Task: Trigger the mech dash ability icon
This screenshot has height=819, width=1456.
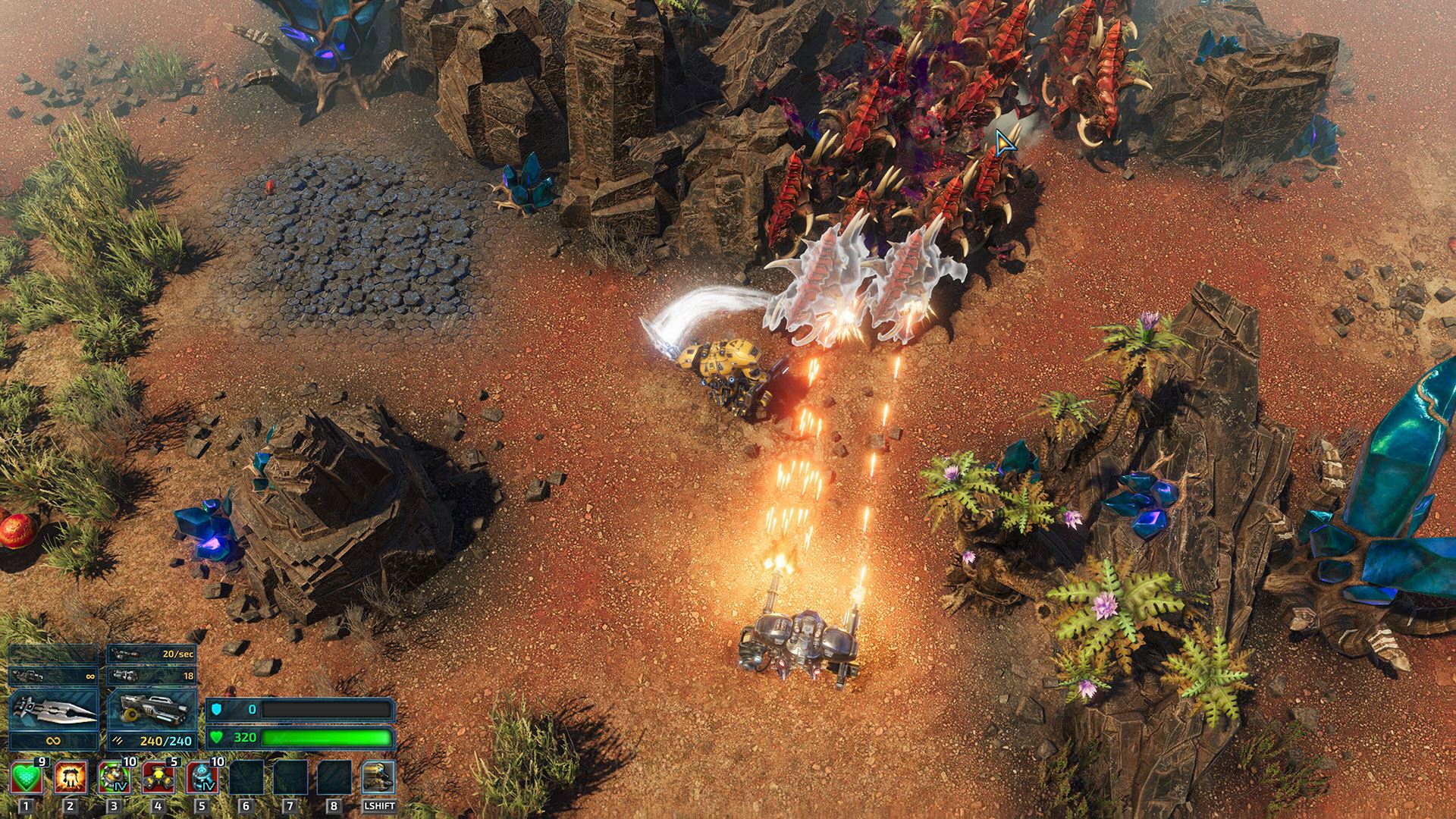Action: tap(378, 778)
